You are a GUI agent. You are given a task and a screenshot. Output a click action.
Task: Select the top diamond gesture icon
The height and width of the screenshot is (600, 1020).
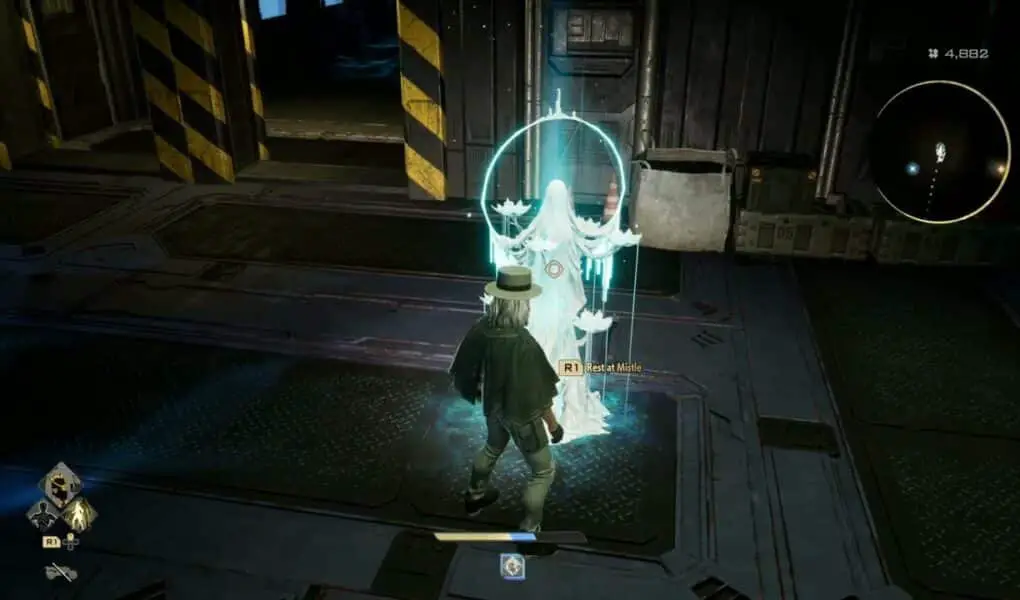point(60,484)
